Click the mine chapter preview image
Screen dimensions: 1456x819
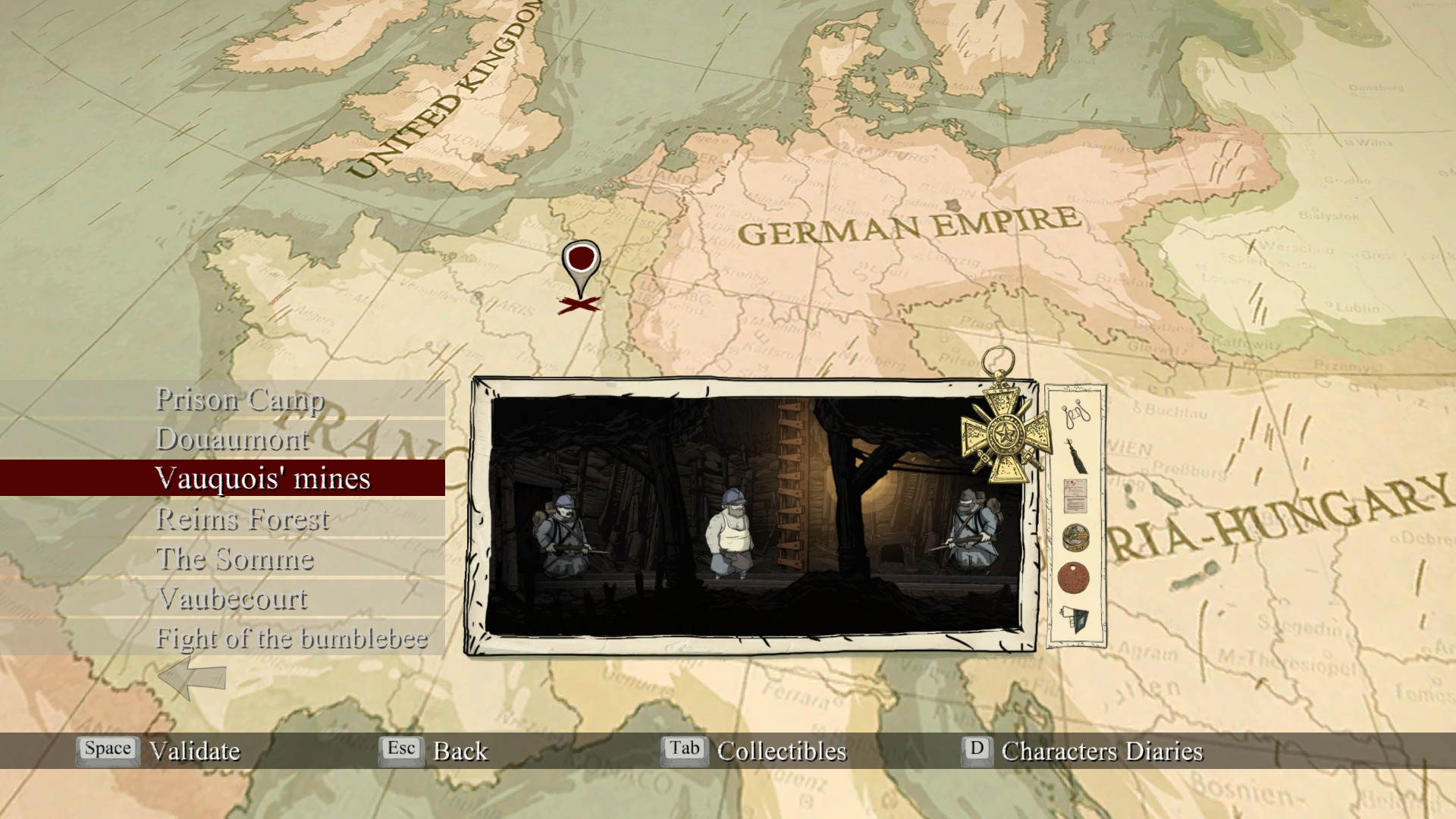click(754, 516)
